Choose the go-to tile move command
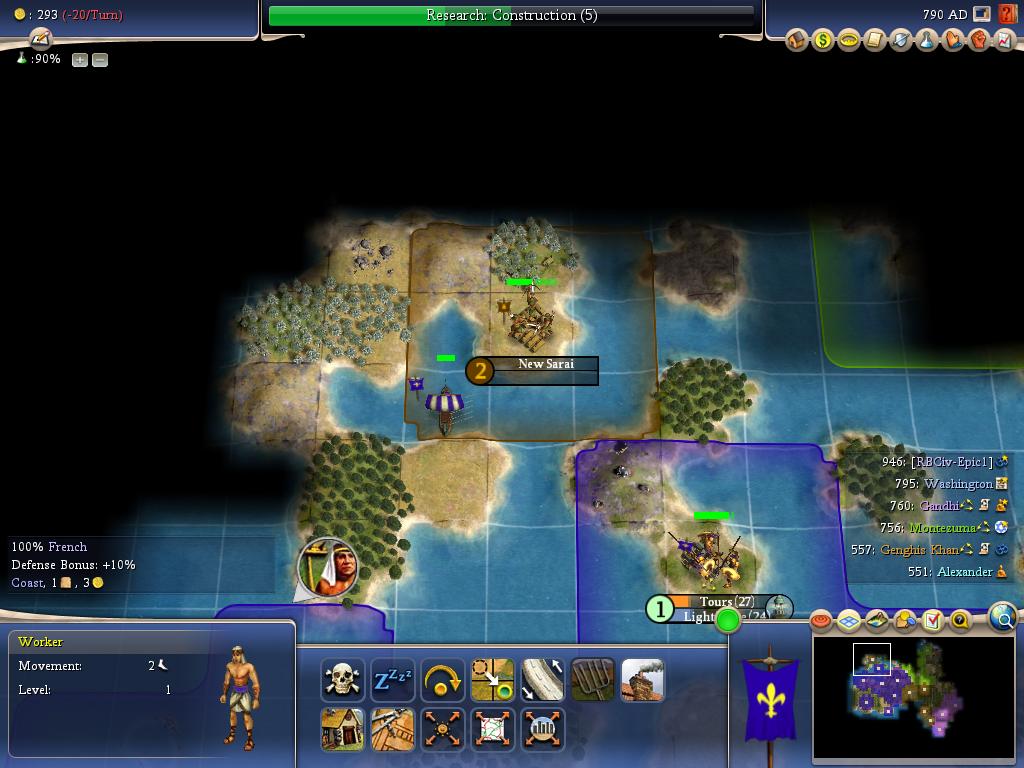Viewport: 1024px width, 768px height. click(x=493, y=681)
